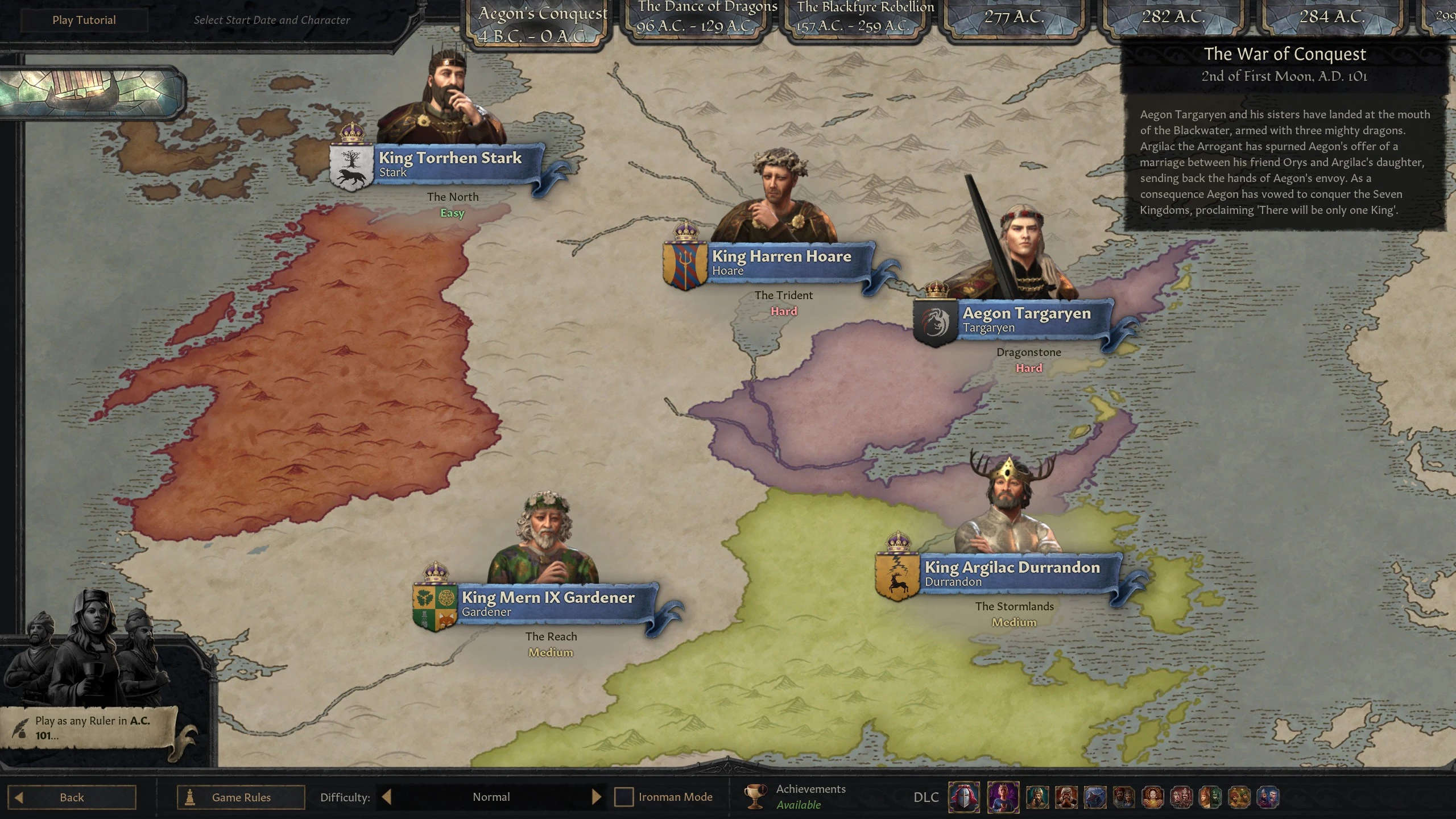This screenshot has width=1456, height=819.
Task: Click the Back button
Action: [71, 797]
